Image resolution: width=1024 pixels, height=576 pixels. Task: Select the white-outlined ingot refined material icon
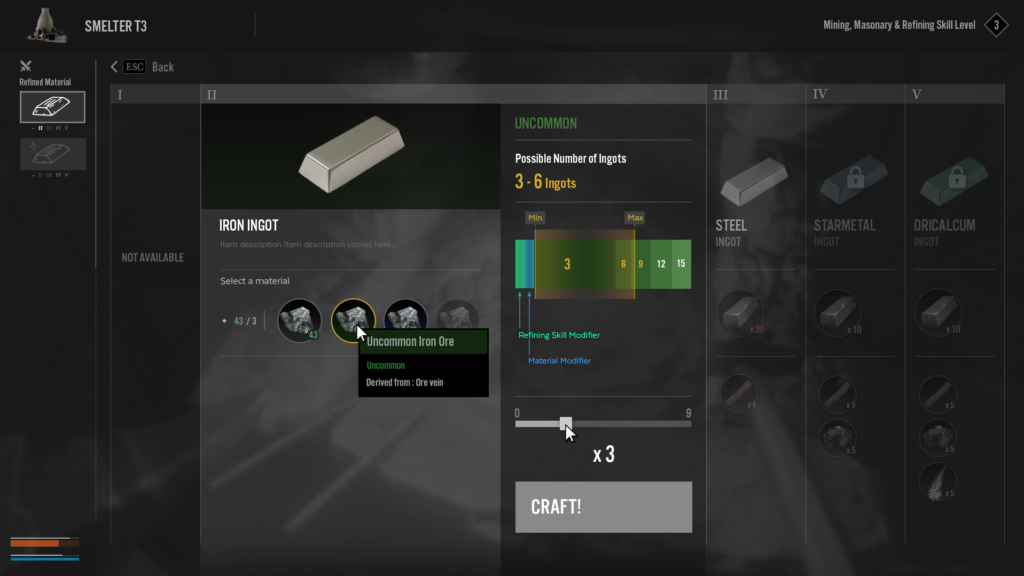pyautogui.click(x=52, y=107)
